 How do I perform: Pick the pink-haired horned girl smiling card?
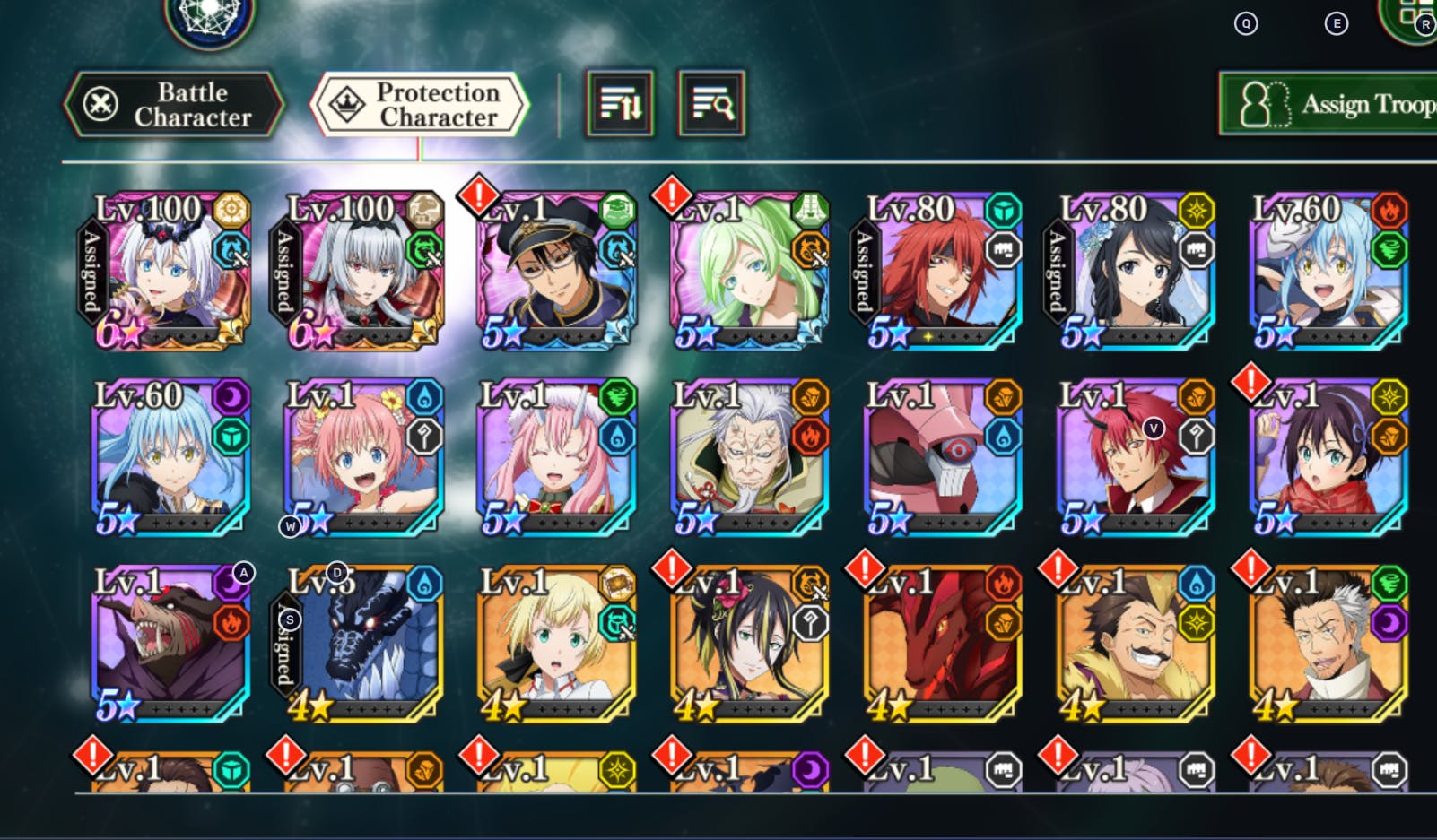click(x=555, y=457)
